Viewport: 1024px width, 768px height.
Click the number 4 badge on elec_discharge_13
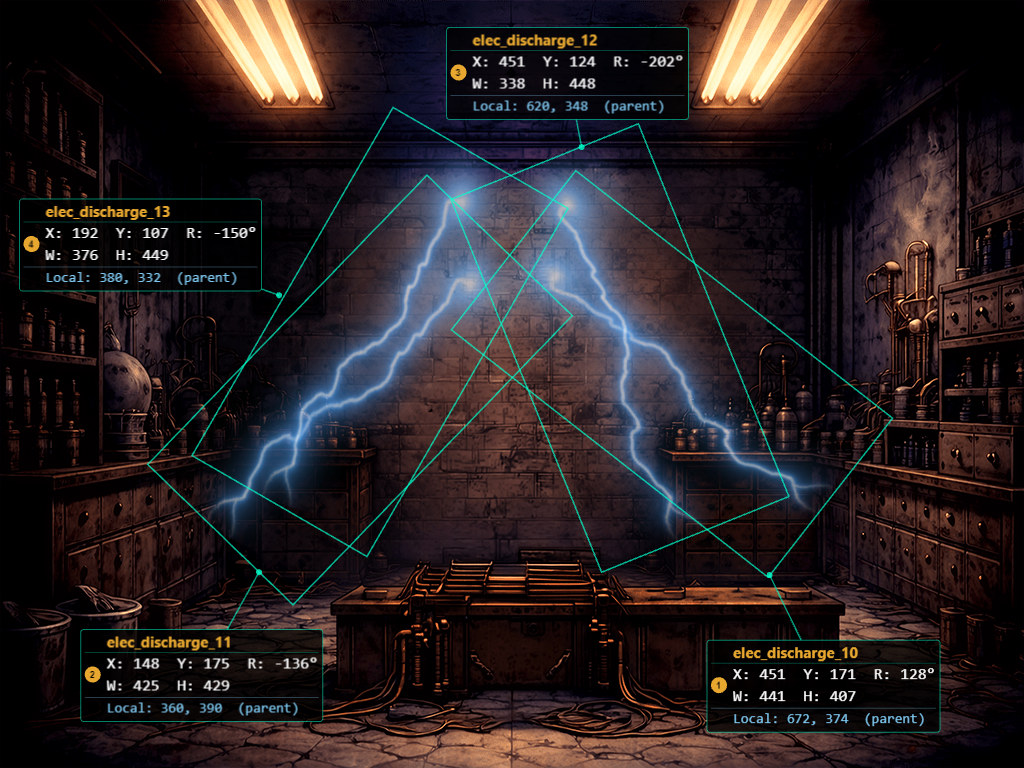tap(32, 244)
